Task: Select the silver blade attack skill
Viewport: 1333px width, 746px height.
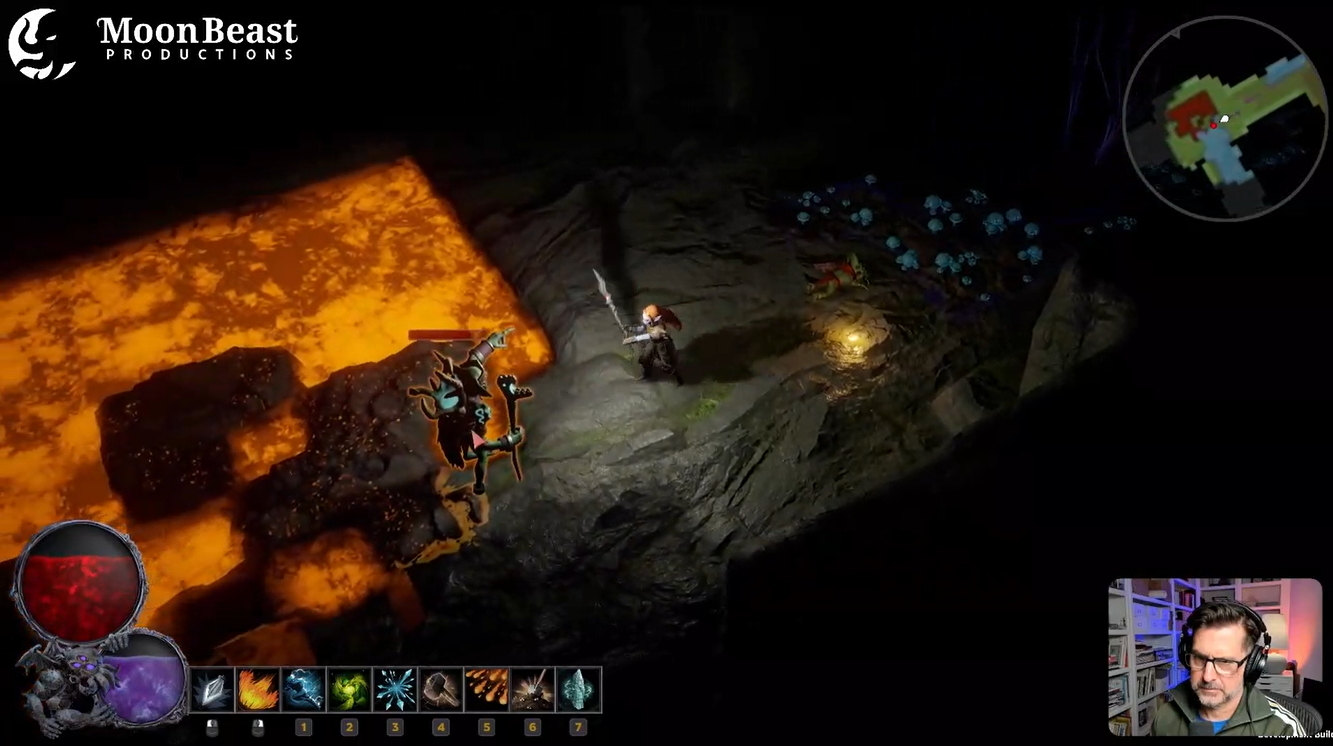Action: [212, 689]
